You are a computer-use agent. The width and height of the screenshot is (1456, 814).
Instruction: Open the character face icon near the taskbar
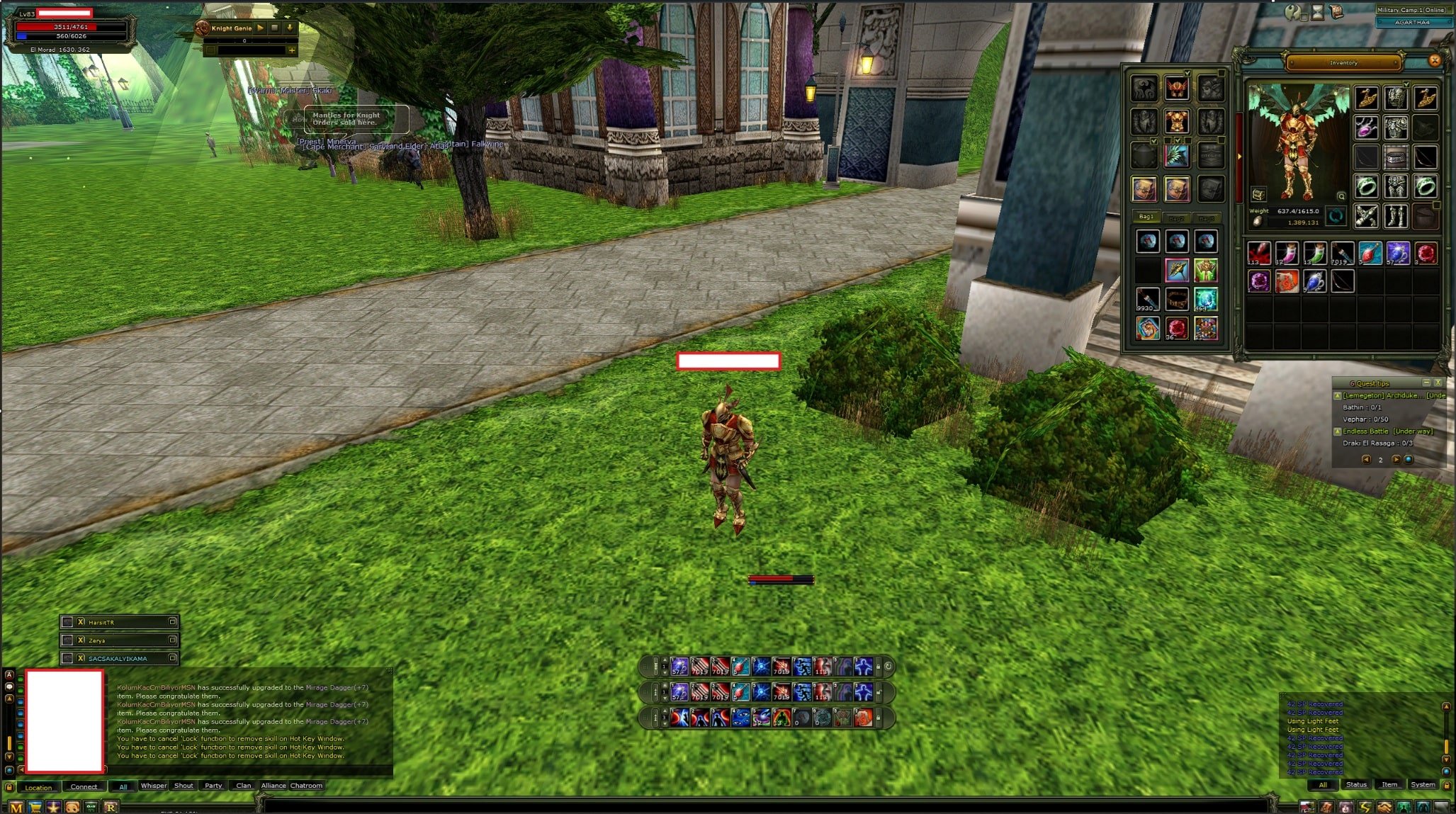point(72,806)
